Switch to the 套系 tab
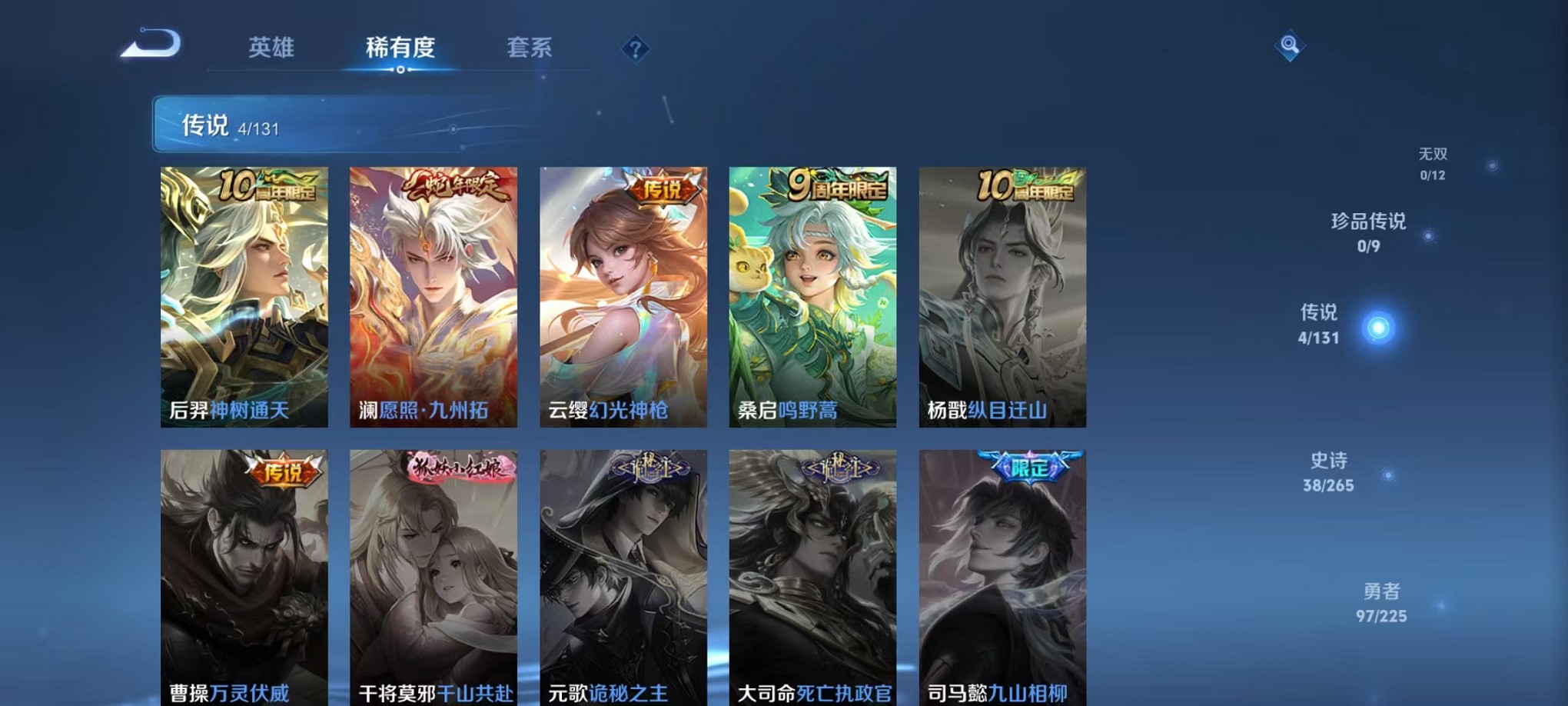The image size is (1568, 706). tap(529, 48)
